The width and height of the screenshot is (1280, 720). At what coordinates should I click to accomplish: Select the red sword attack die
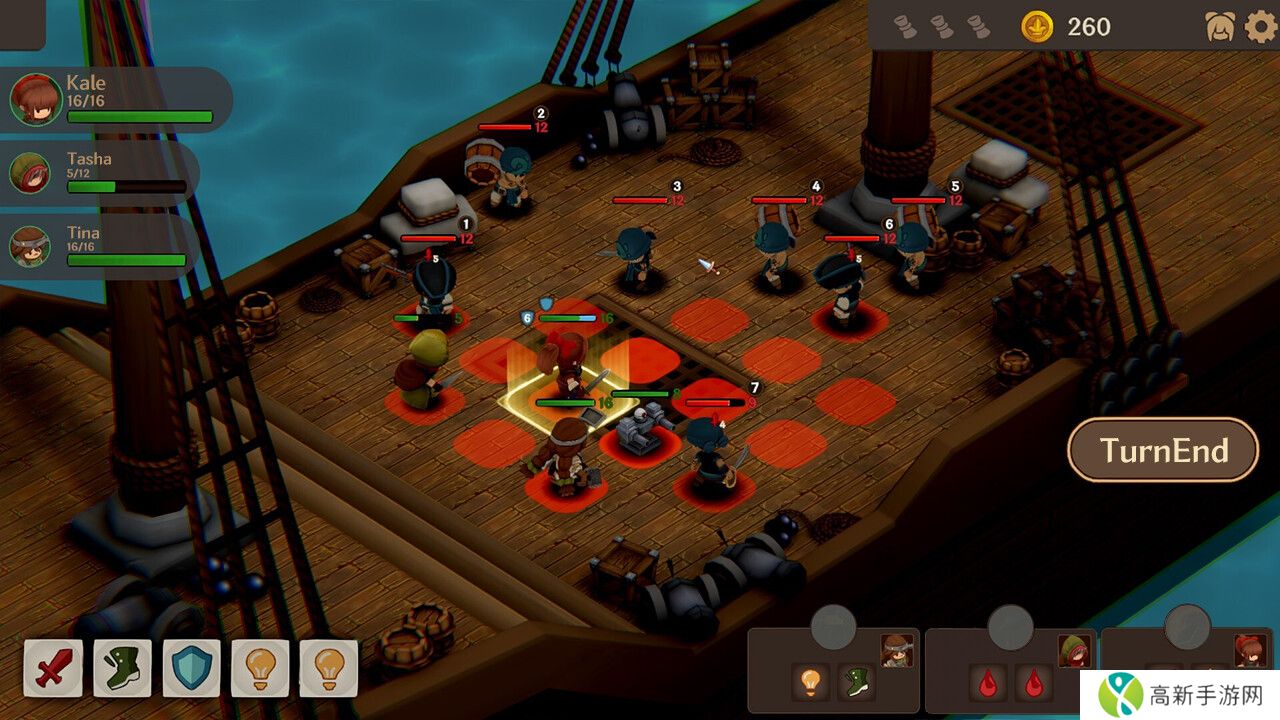(x=52, y=668)
